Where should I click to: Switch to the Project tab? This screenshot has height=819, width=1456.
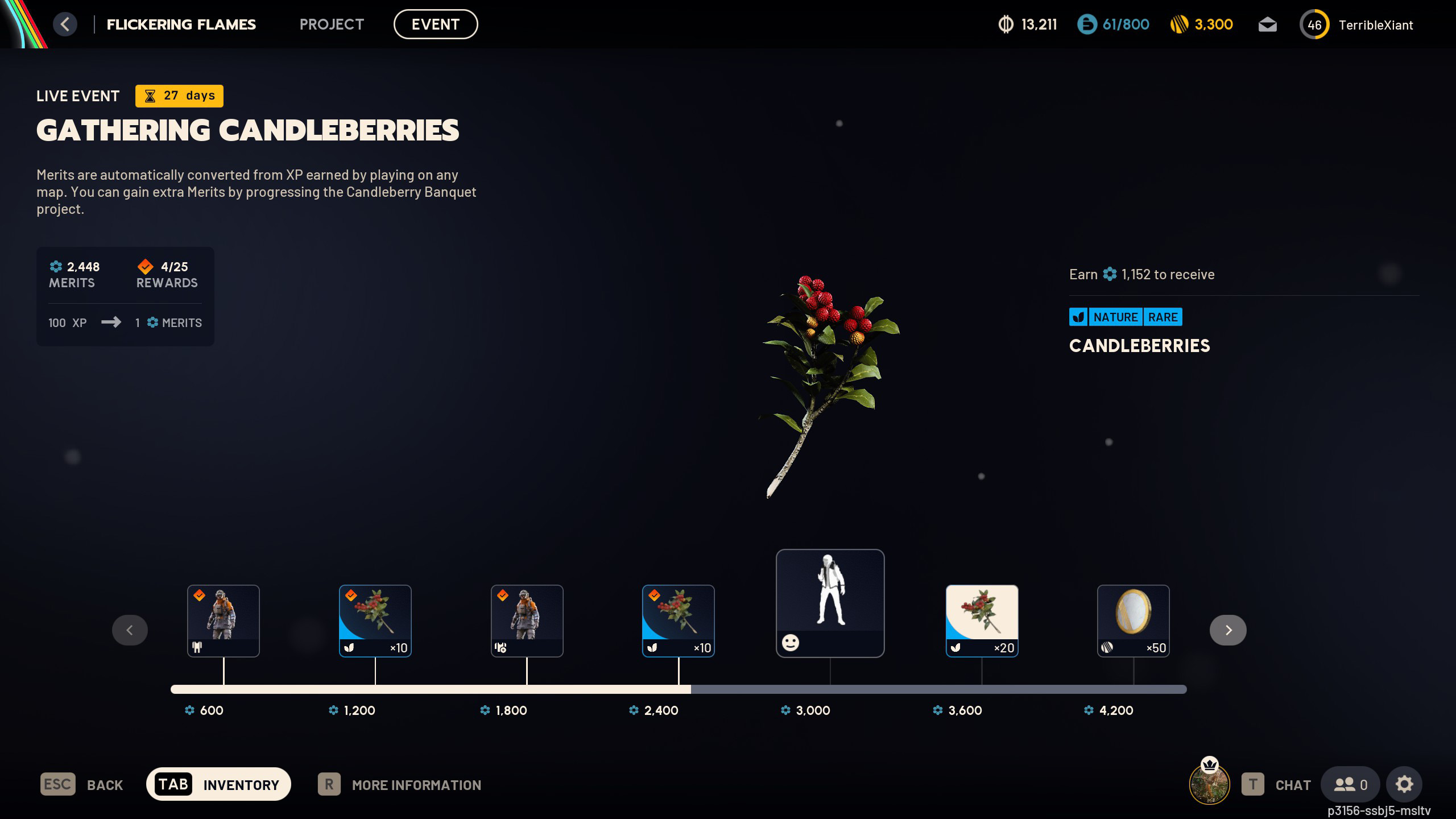point(331,24)
